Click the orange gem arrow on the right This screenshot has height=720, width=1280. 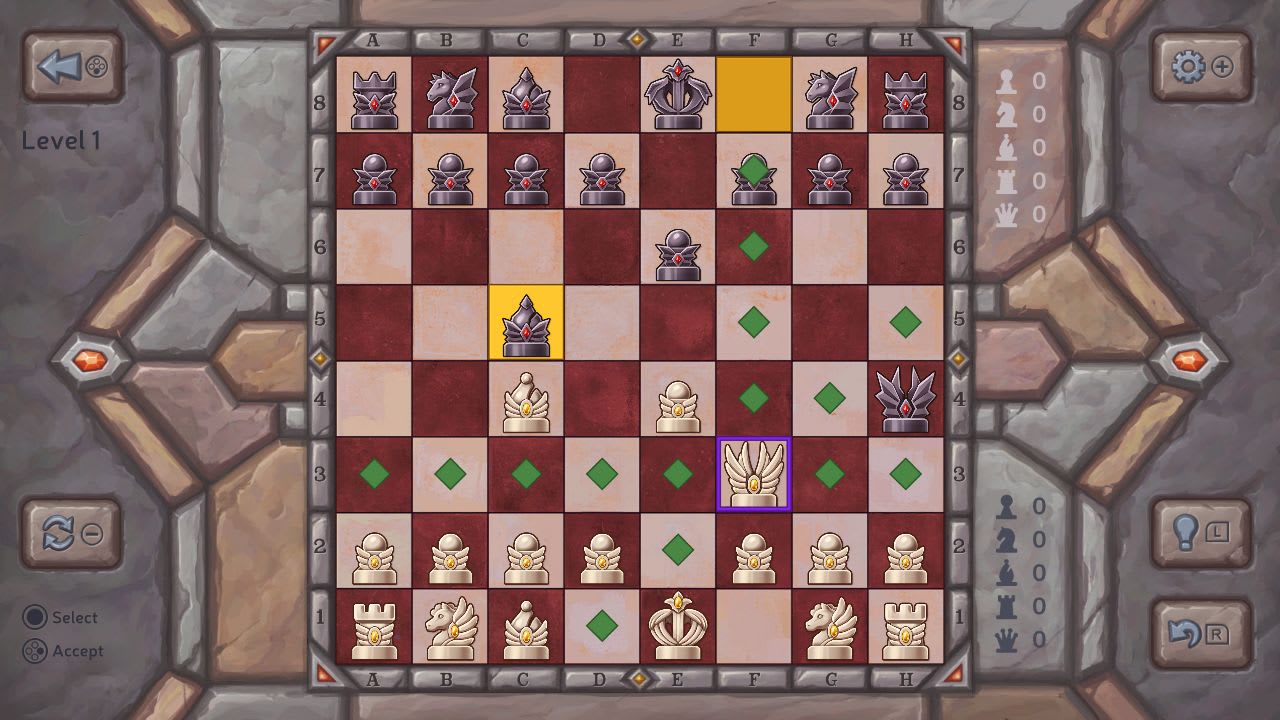tap(1192, 361)
